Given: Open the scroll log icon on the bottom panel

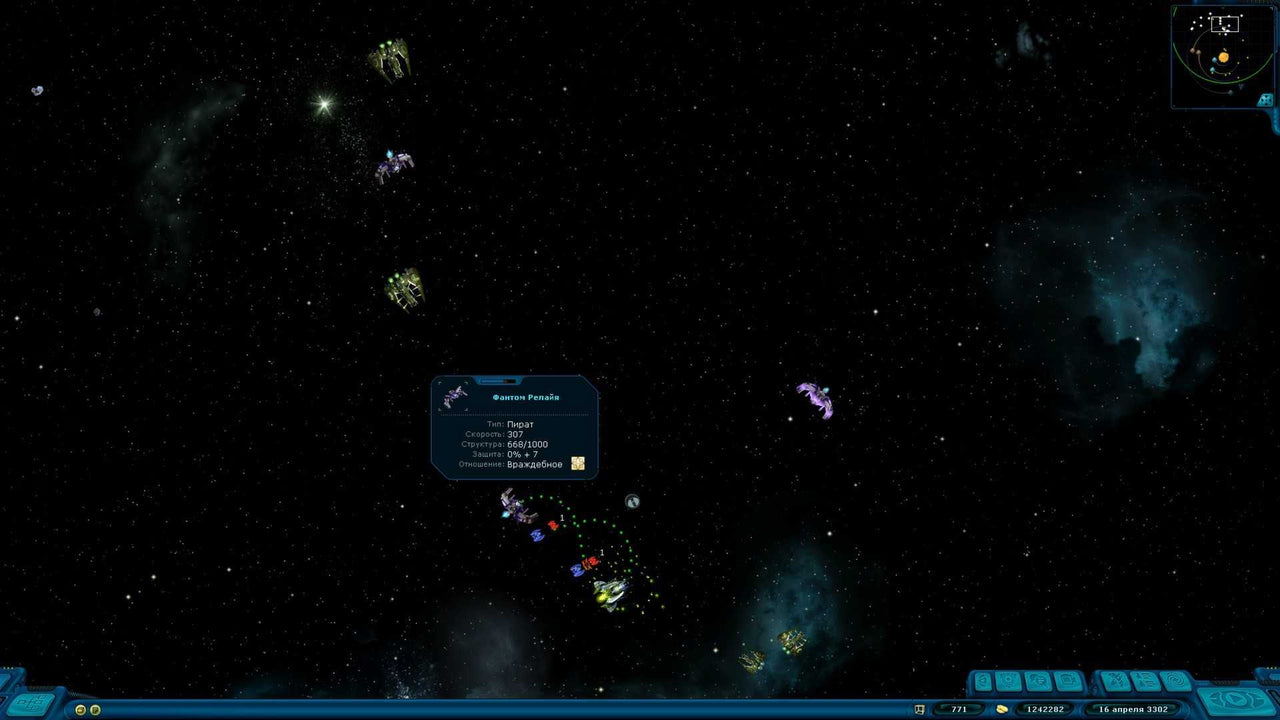Looking at the screenshot, I should click(x=1145, y=680).
